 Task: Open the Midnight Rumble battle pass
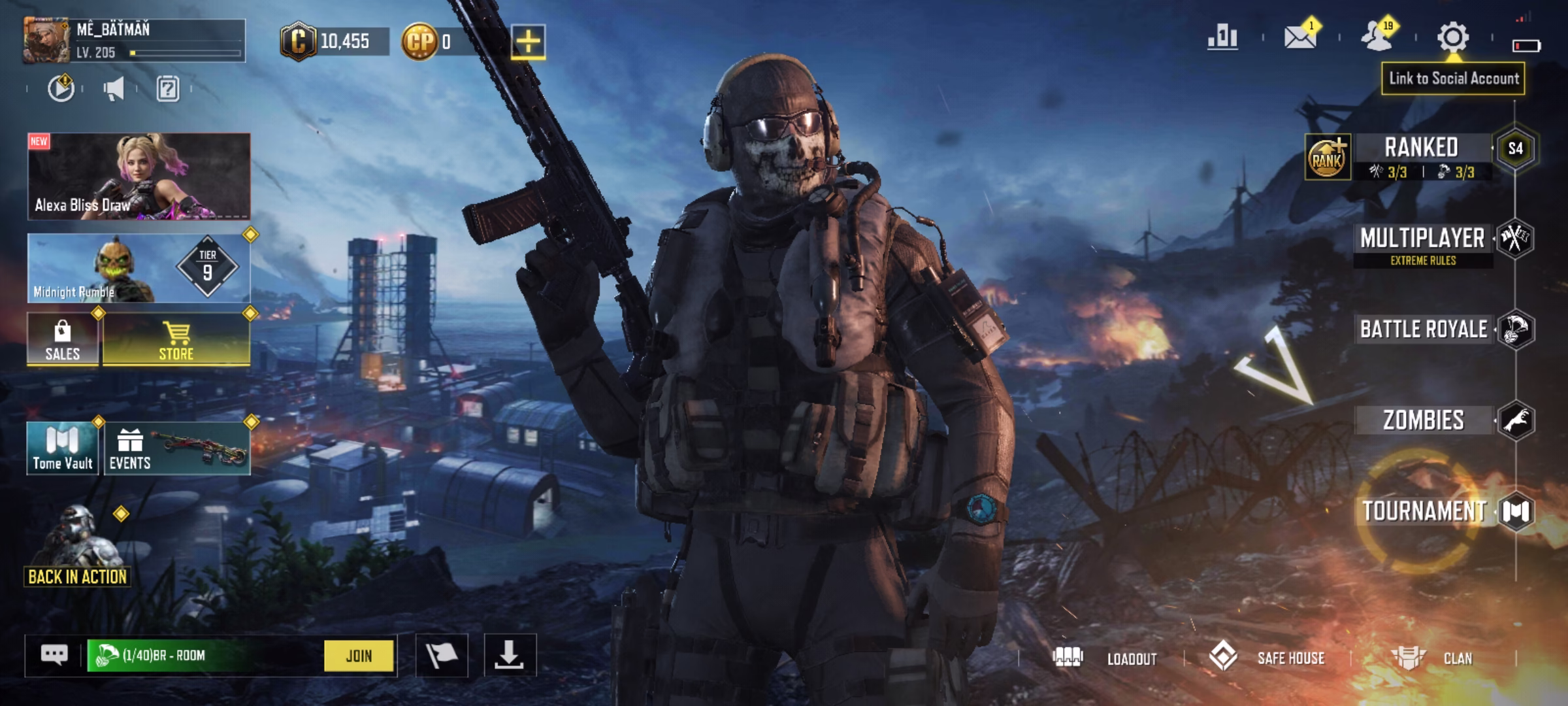[x=139, y=268]
